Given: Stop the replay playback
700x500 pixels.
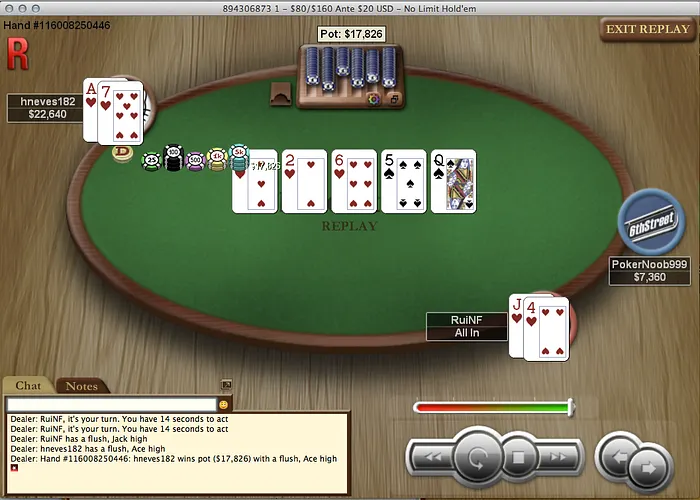Looking at the screenshot, I should click(519, 459).
